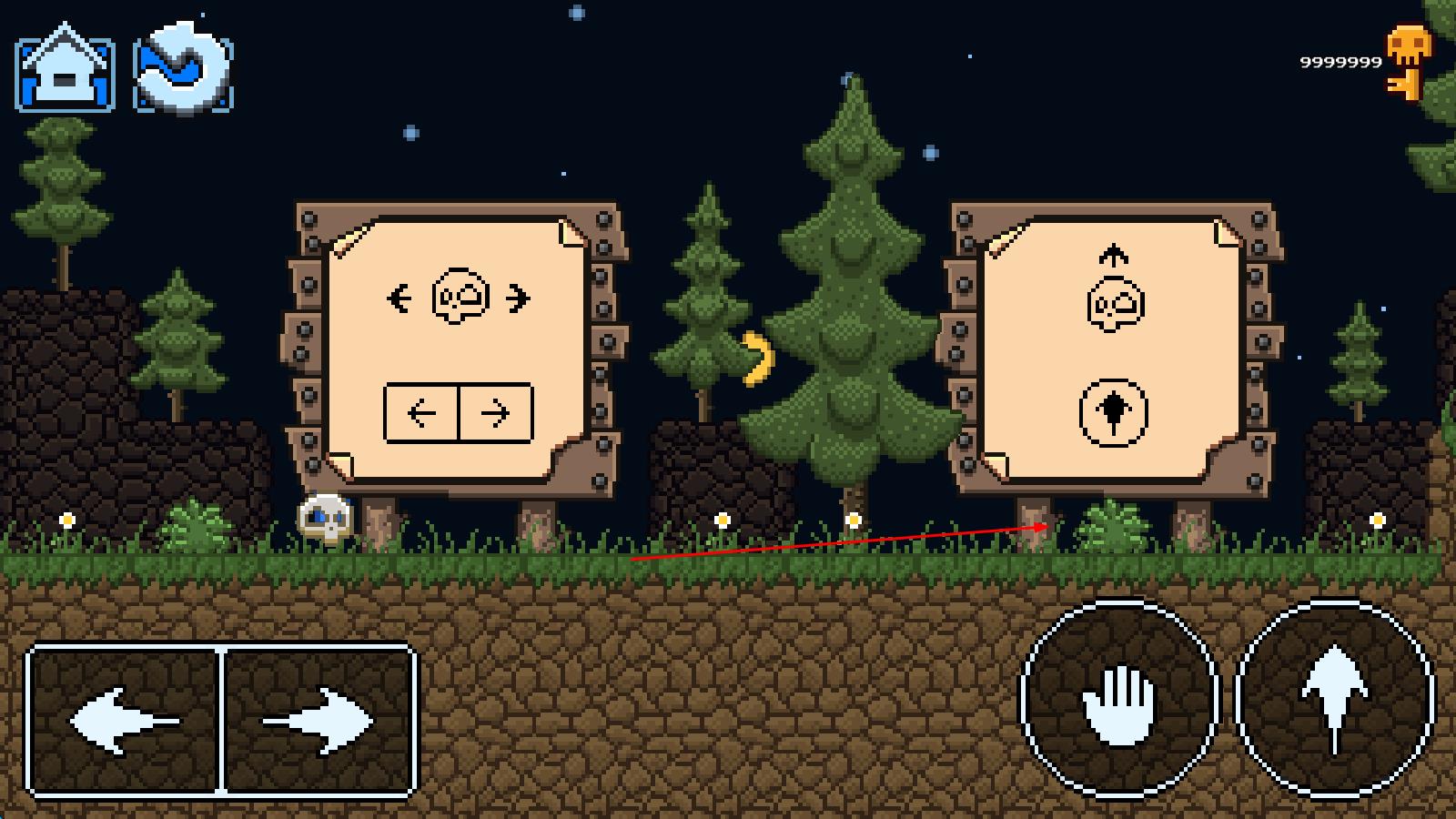Activate the hand grab button
Image resolution: width=1456 pixels, height=819 pixels.
click(x=1118, y=700)
